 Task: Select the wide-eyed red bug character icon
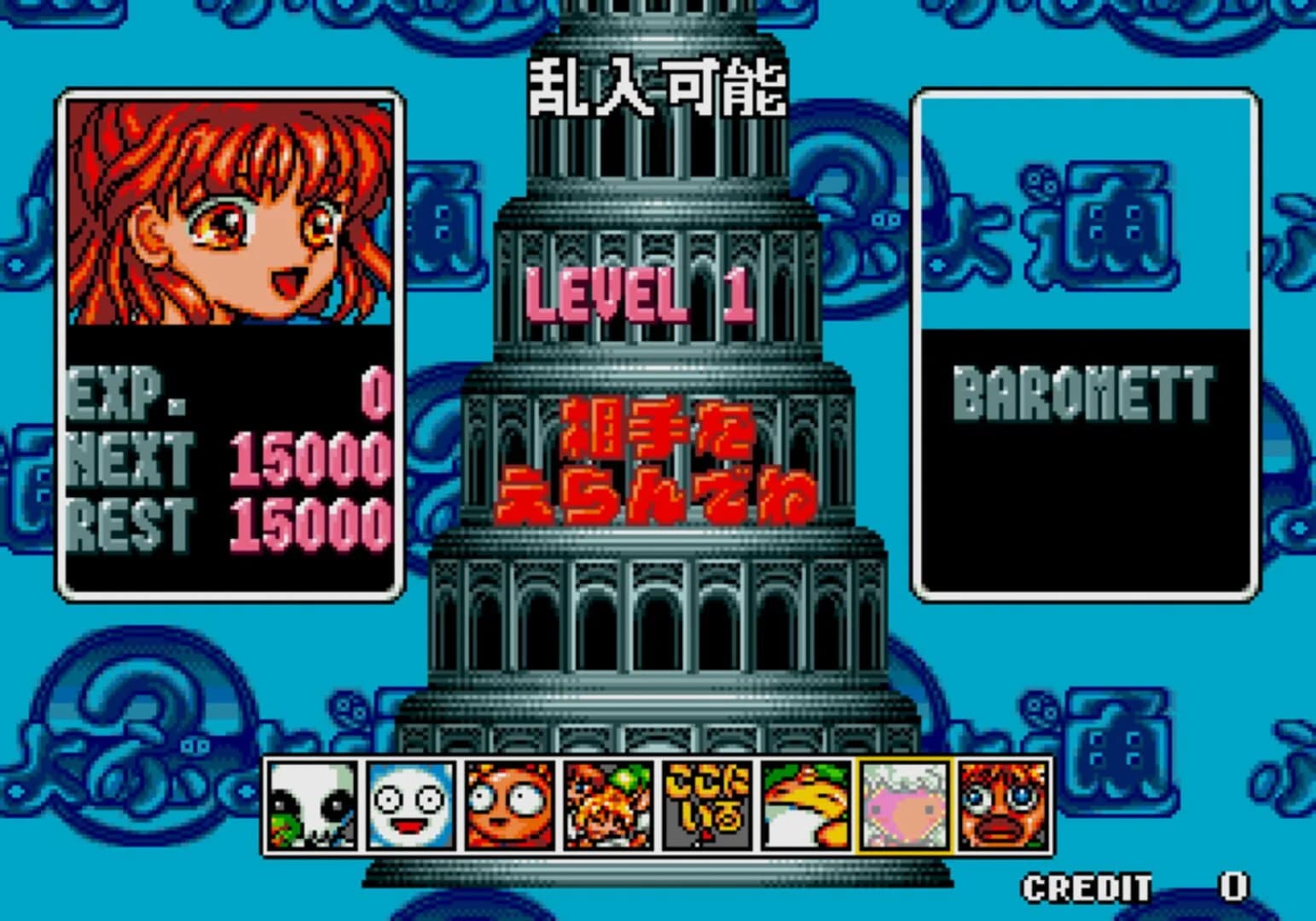(510, 807)
